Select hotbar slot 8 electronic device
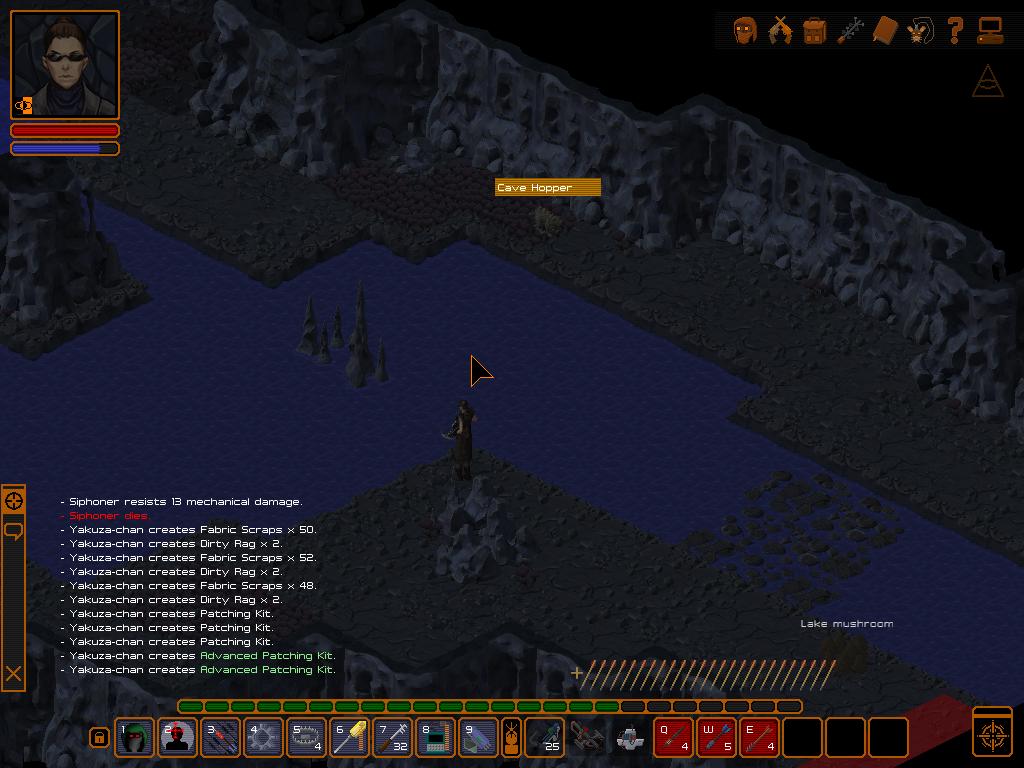This screenshot has width=1024, height=768. 436,738
